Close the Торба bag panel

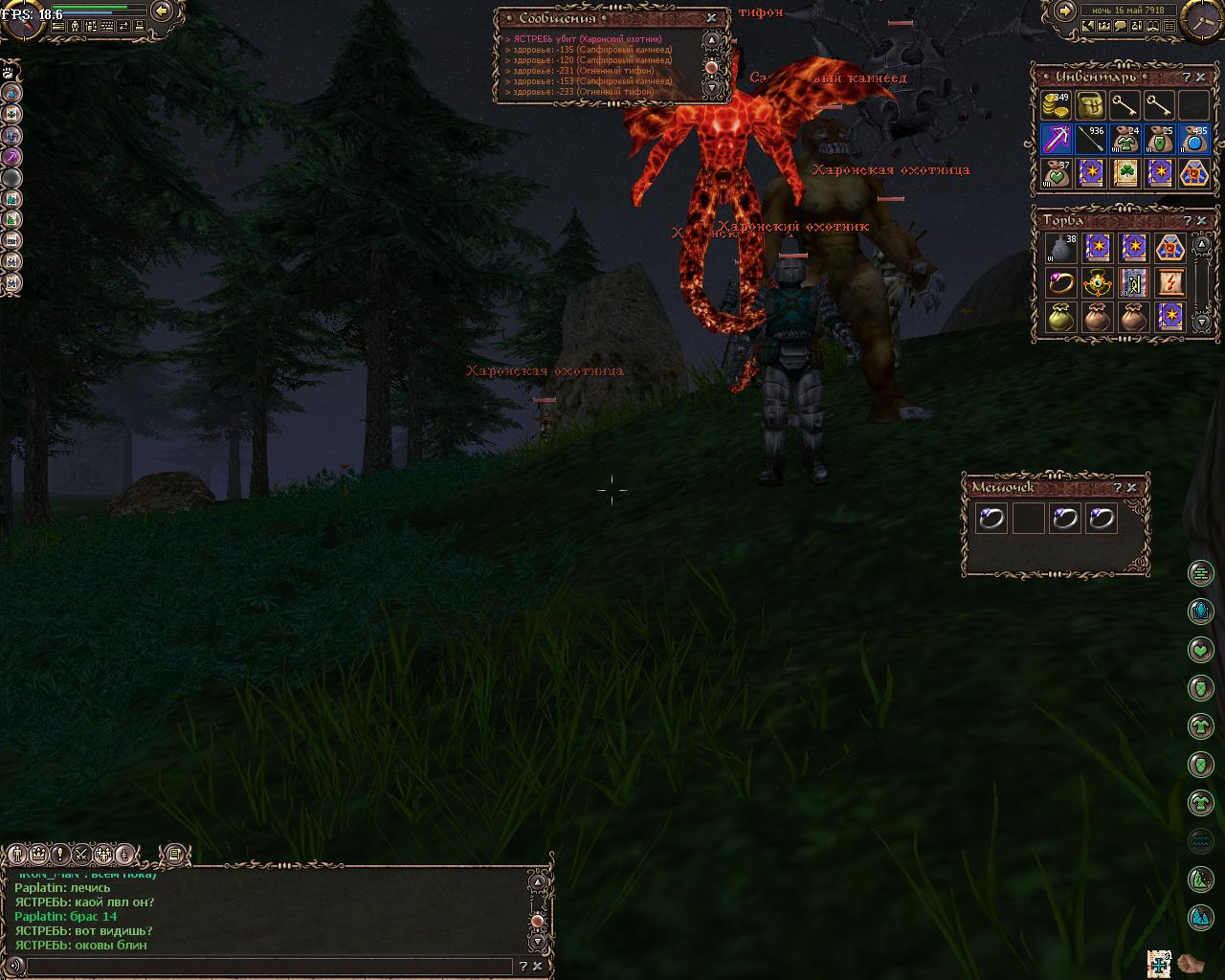(x=1201, y=220)
